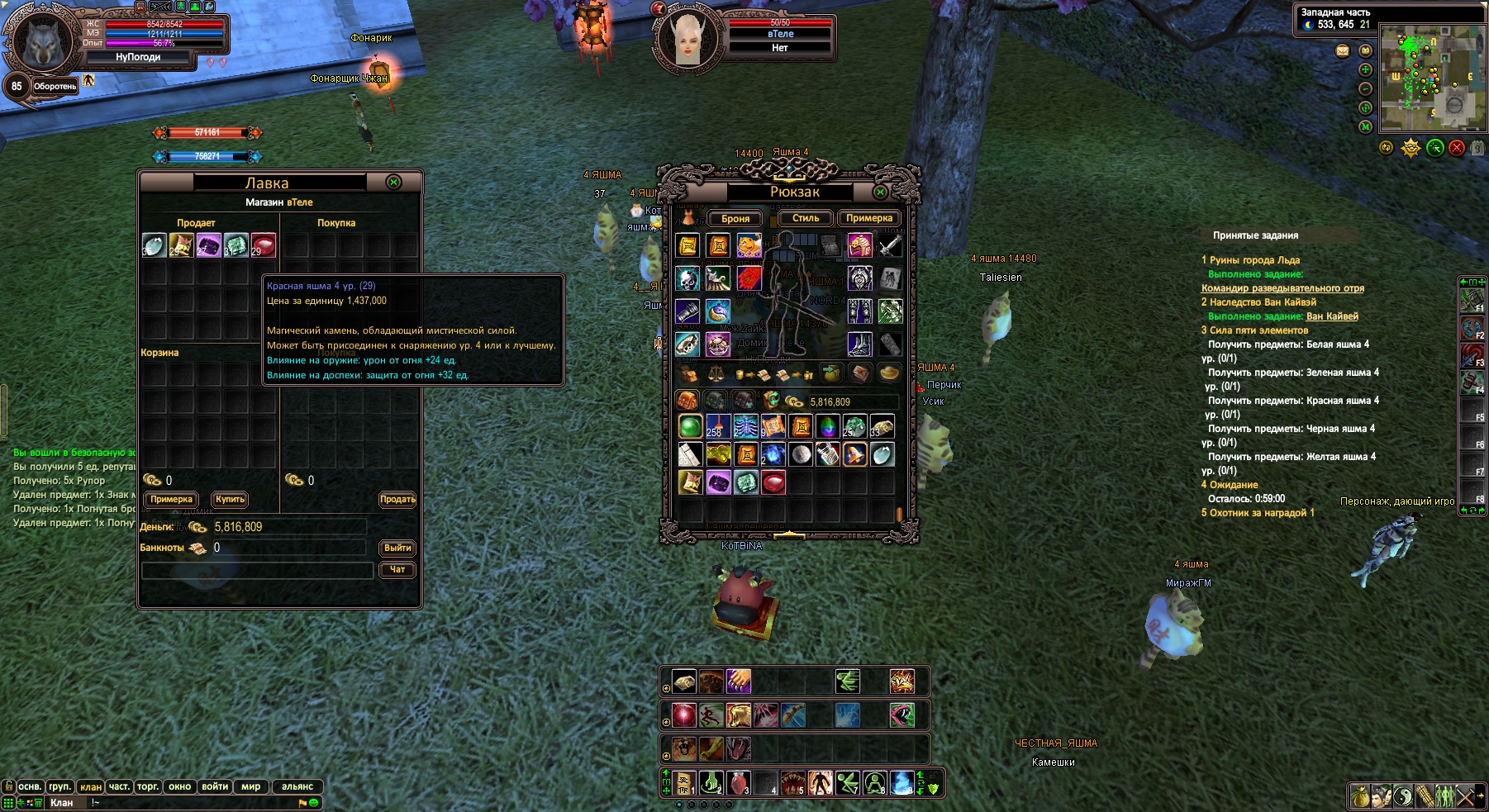This screenshot has width=1489, height=812.
Task: Click the Продать button
Action: (x=397, y=499)
